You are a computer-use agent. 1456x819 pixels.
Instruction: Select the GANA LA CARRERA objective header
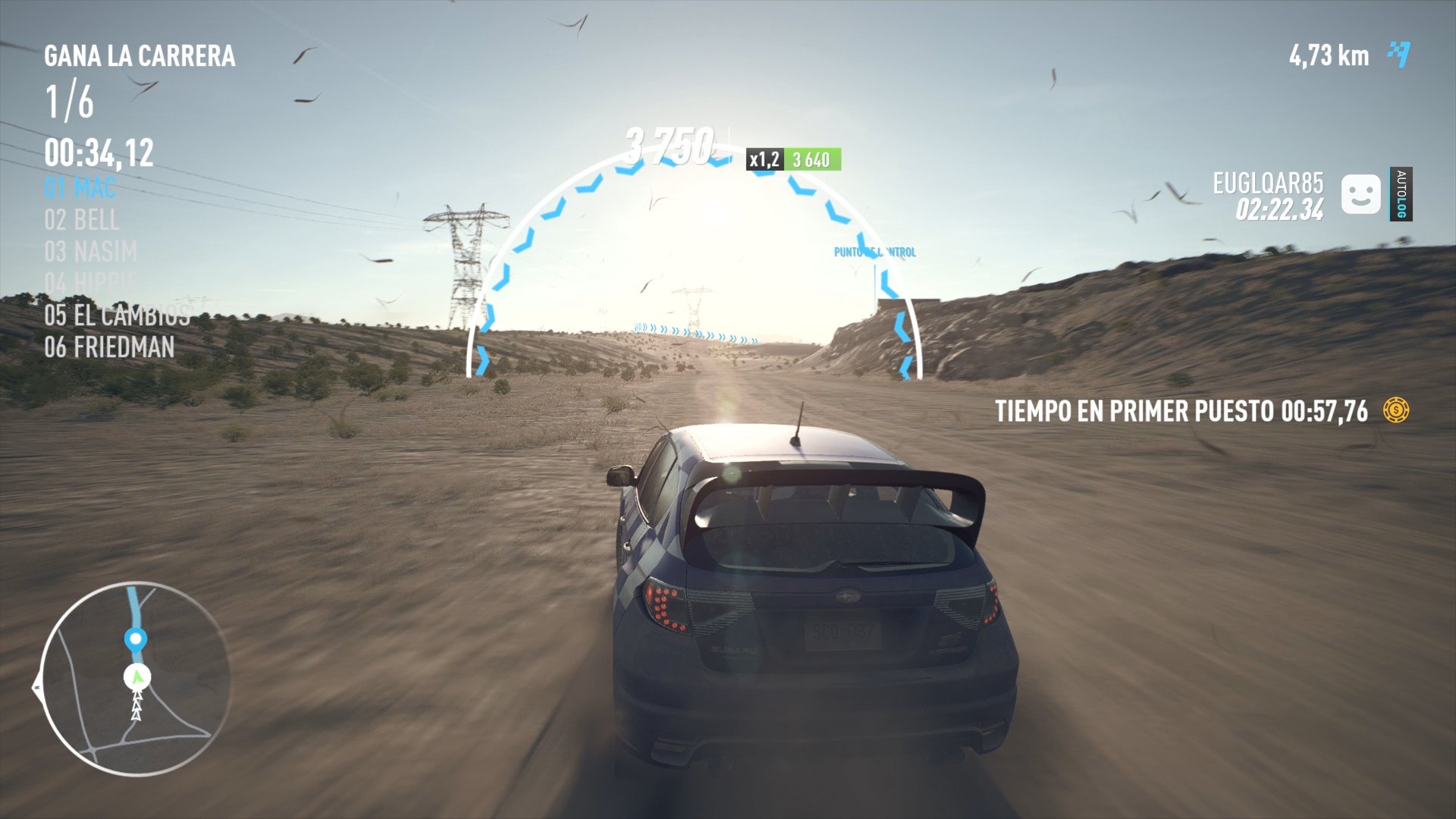[140, 55]
